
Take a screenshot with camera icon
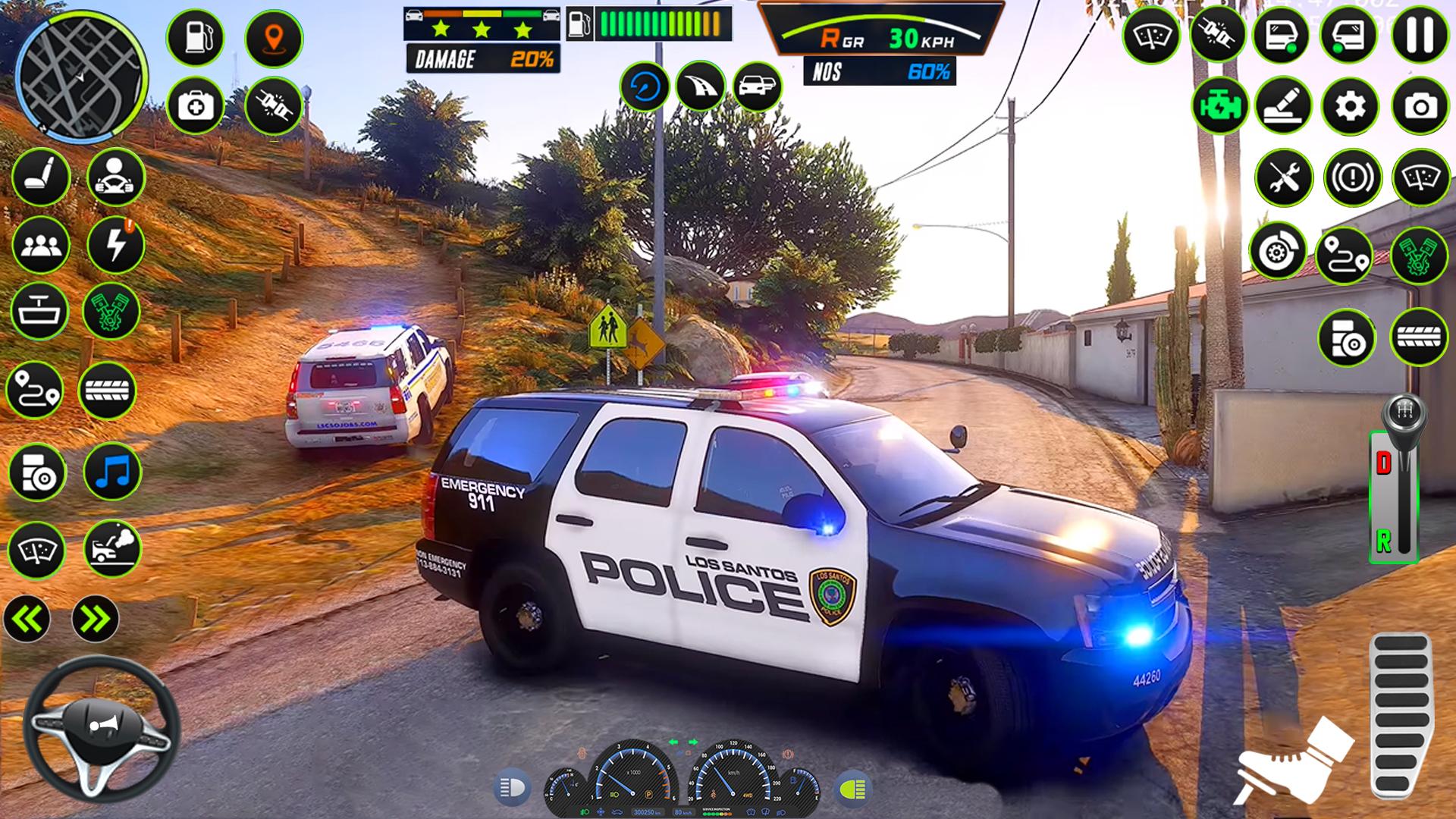point(1420,106)
